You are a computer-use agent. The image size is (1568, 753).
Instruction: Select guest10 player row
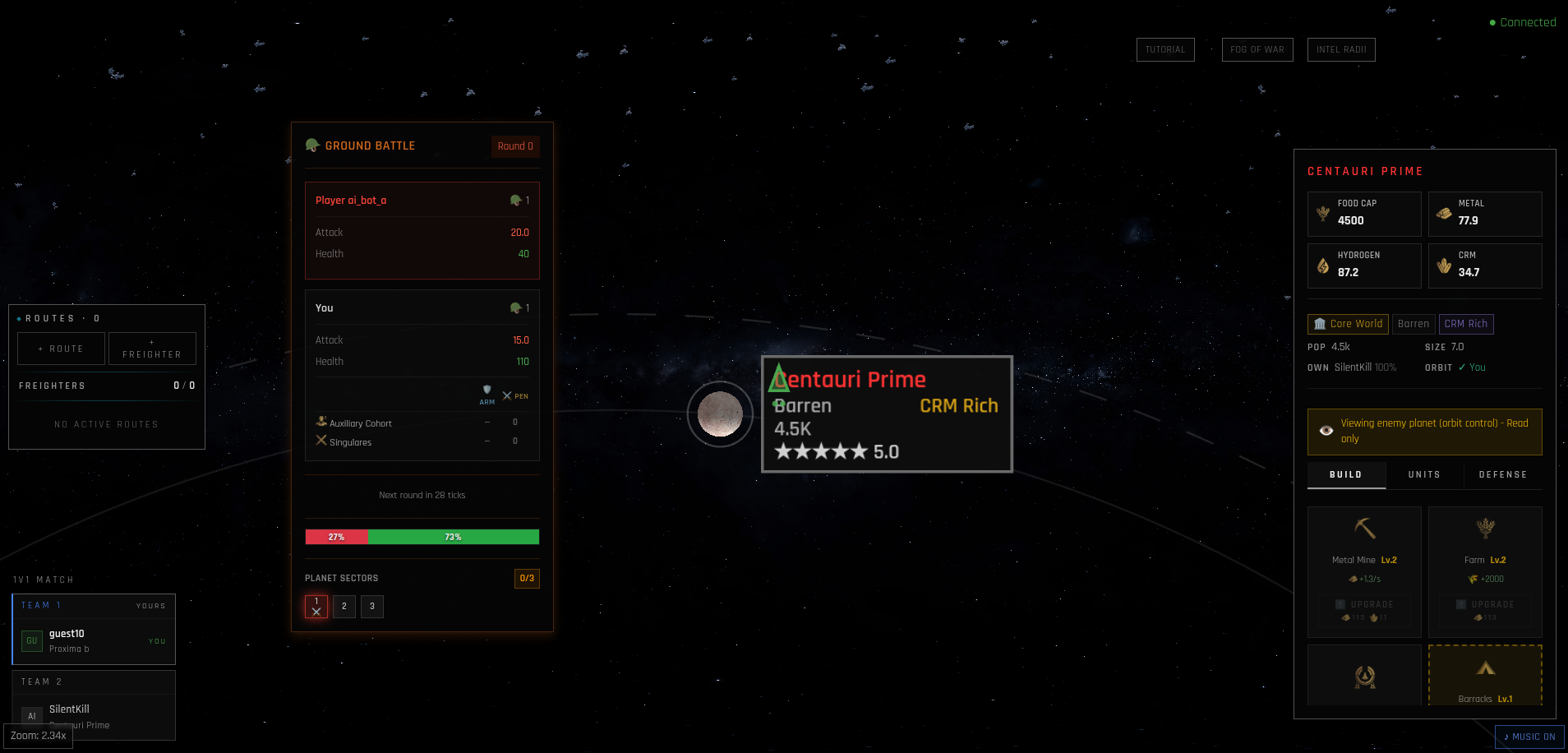[x=94, y=640]
